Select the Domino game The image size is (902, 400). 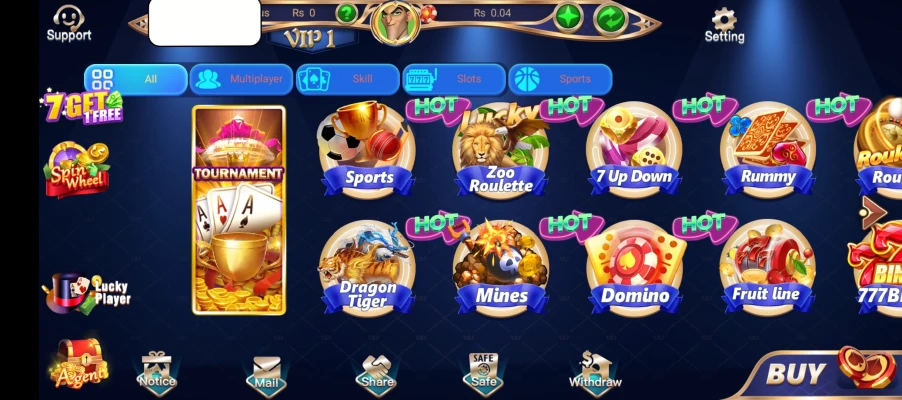(x=634, y=270)
